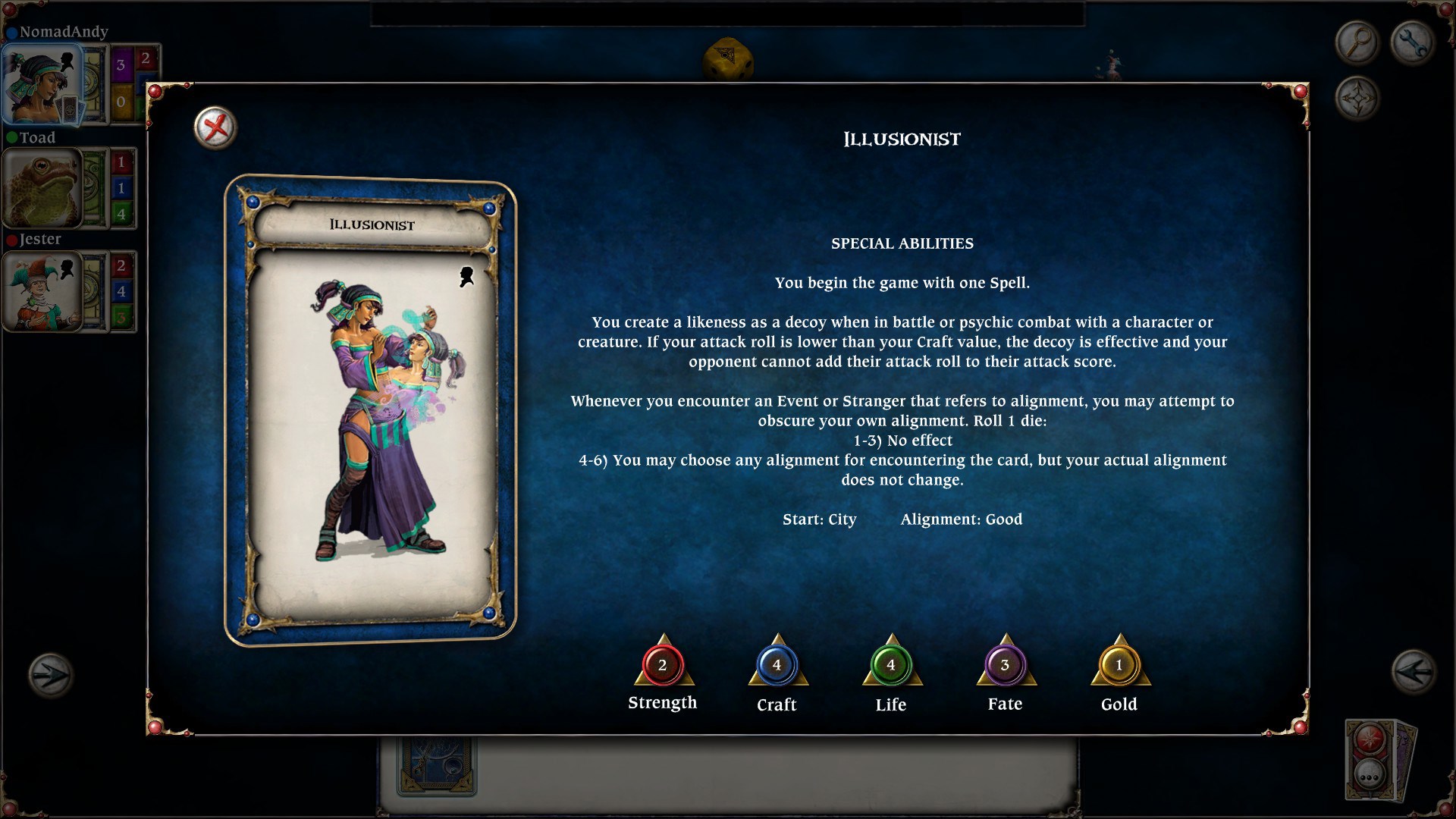Viewport: 1456px width, 819px height.
Task: Click the right navigation arrow button
Action: [1412, 673]
